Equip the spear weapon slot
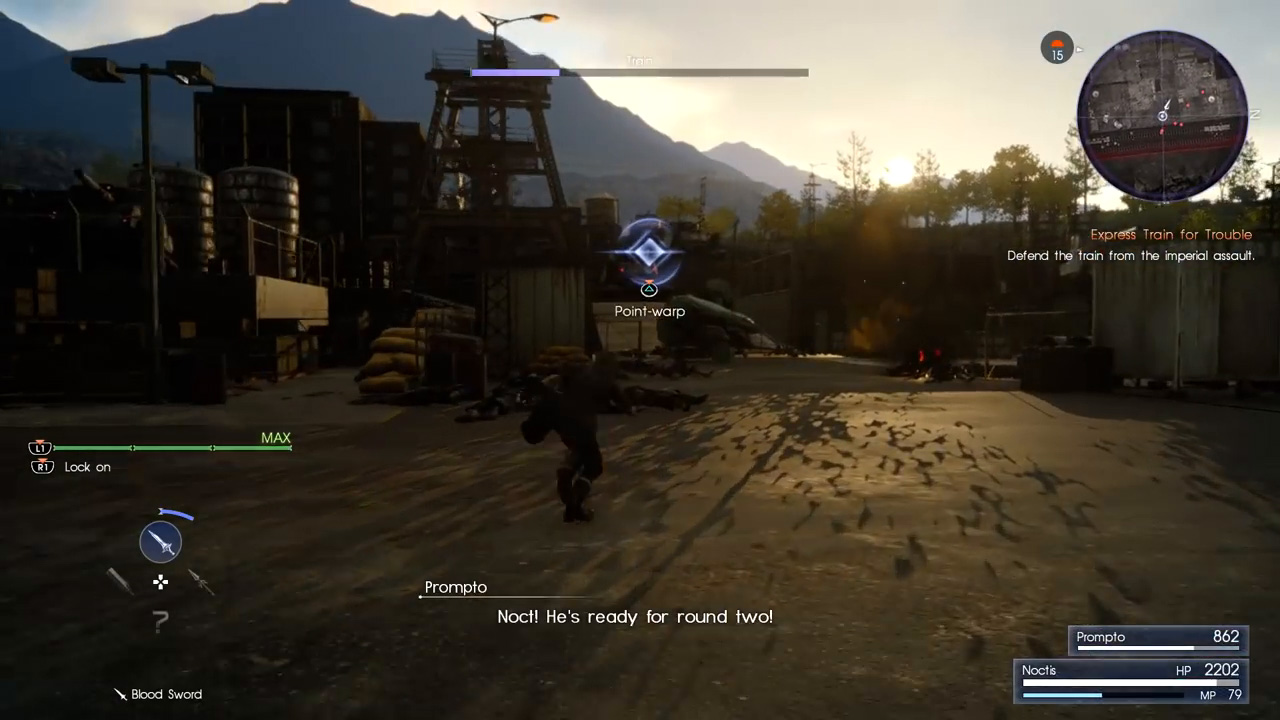Screen dimensions: 1280x720 [x=201, y=581]
